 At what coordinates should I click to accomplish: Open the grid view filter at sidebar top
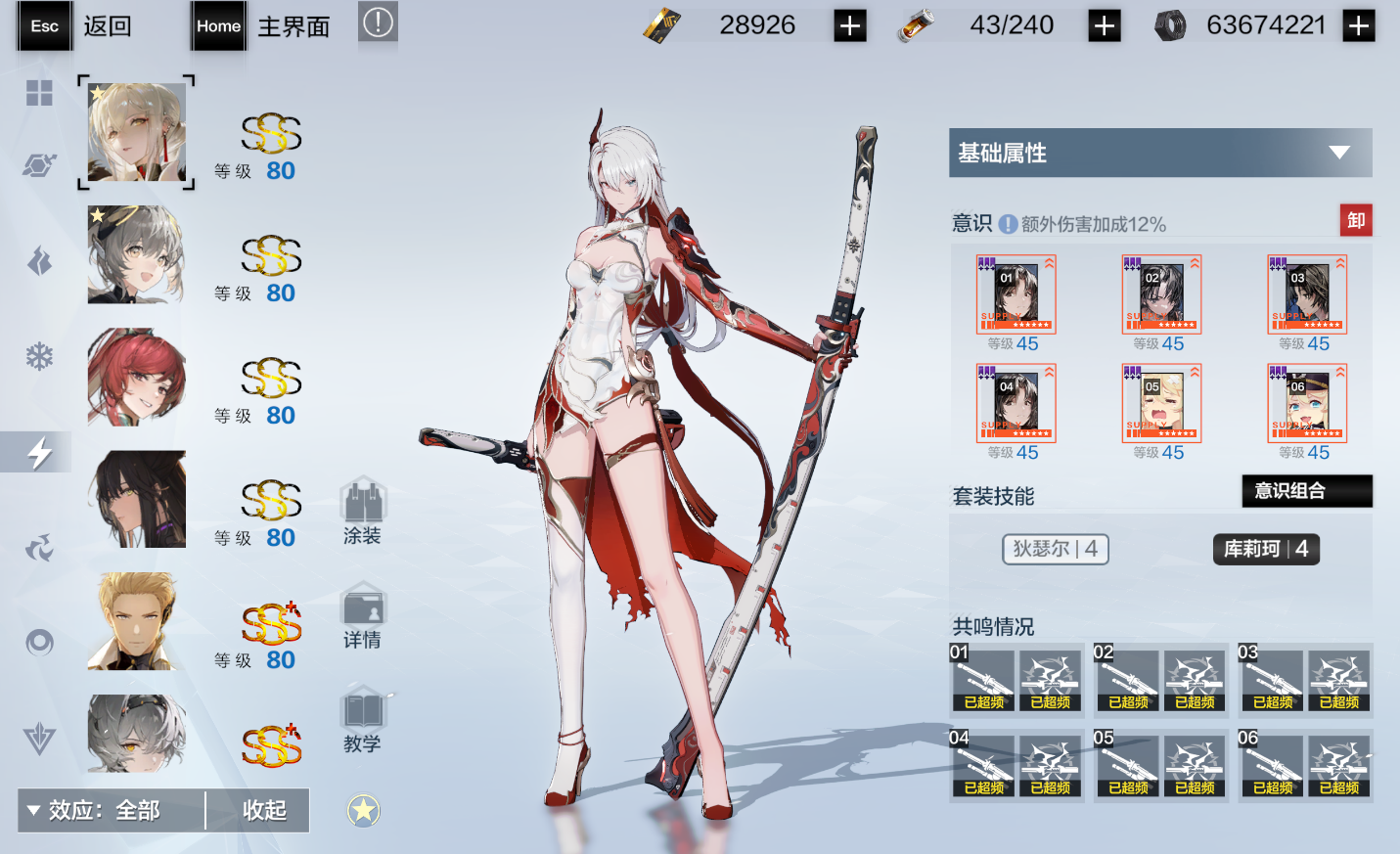click(37, 94)
